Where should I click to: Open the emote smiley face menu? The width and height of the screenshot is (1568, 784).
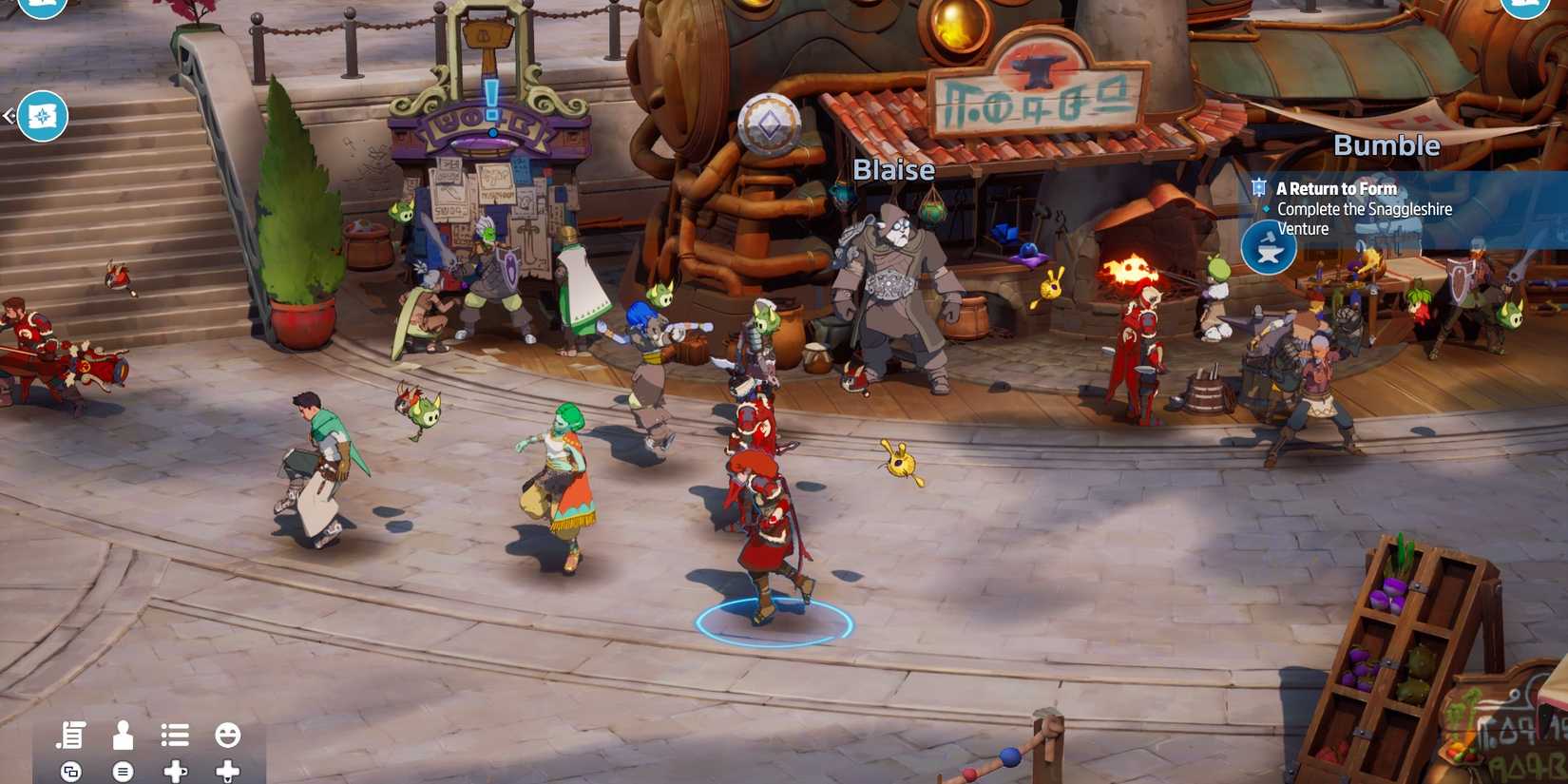click(227, 735)
